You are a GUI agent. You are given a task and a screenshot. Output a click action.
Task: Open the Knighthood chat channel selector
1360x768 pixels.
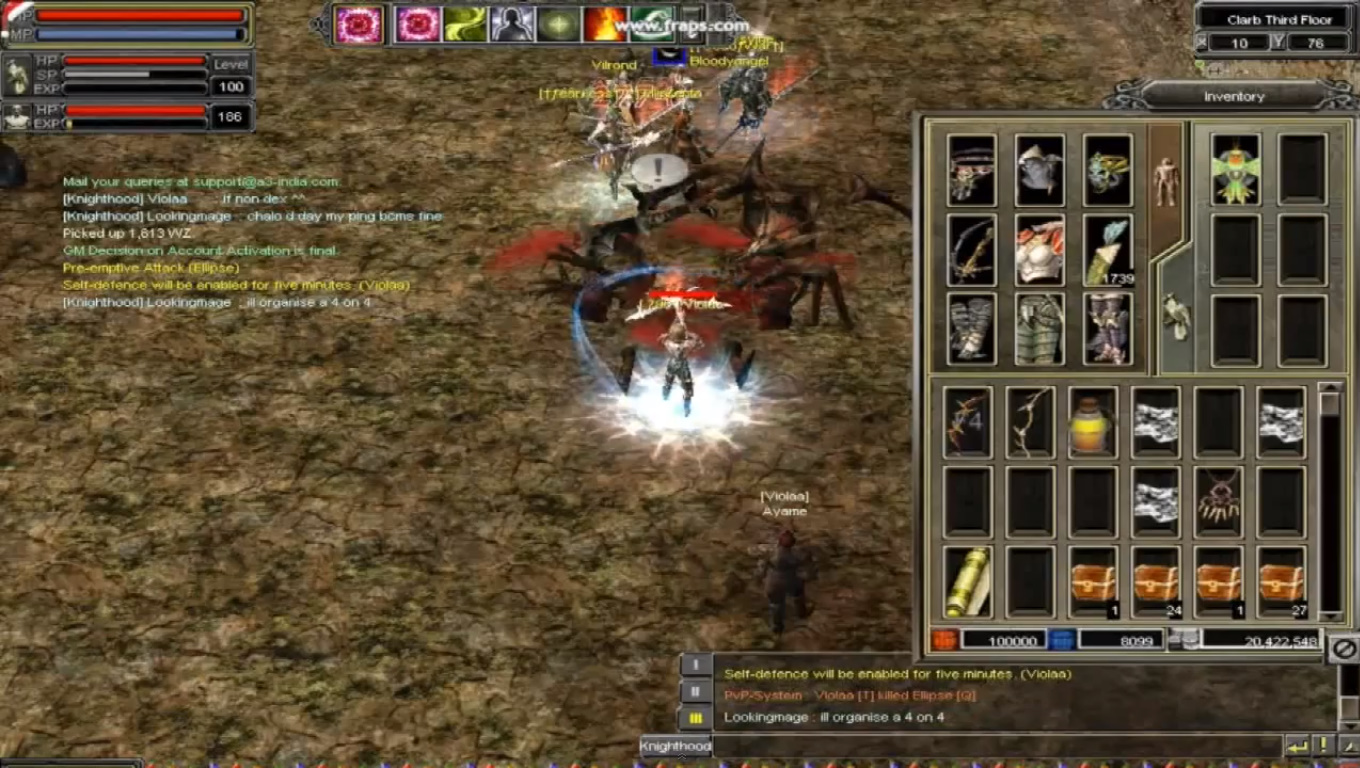pyautogui.click(x=675, y=746)
